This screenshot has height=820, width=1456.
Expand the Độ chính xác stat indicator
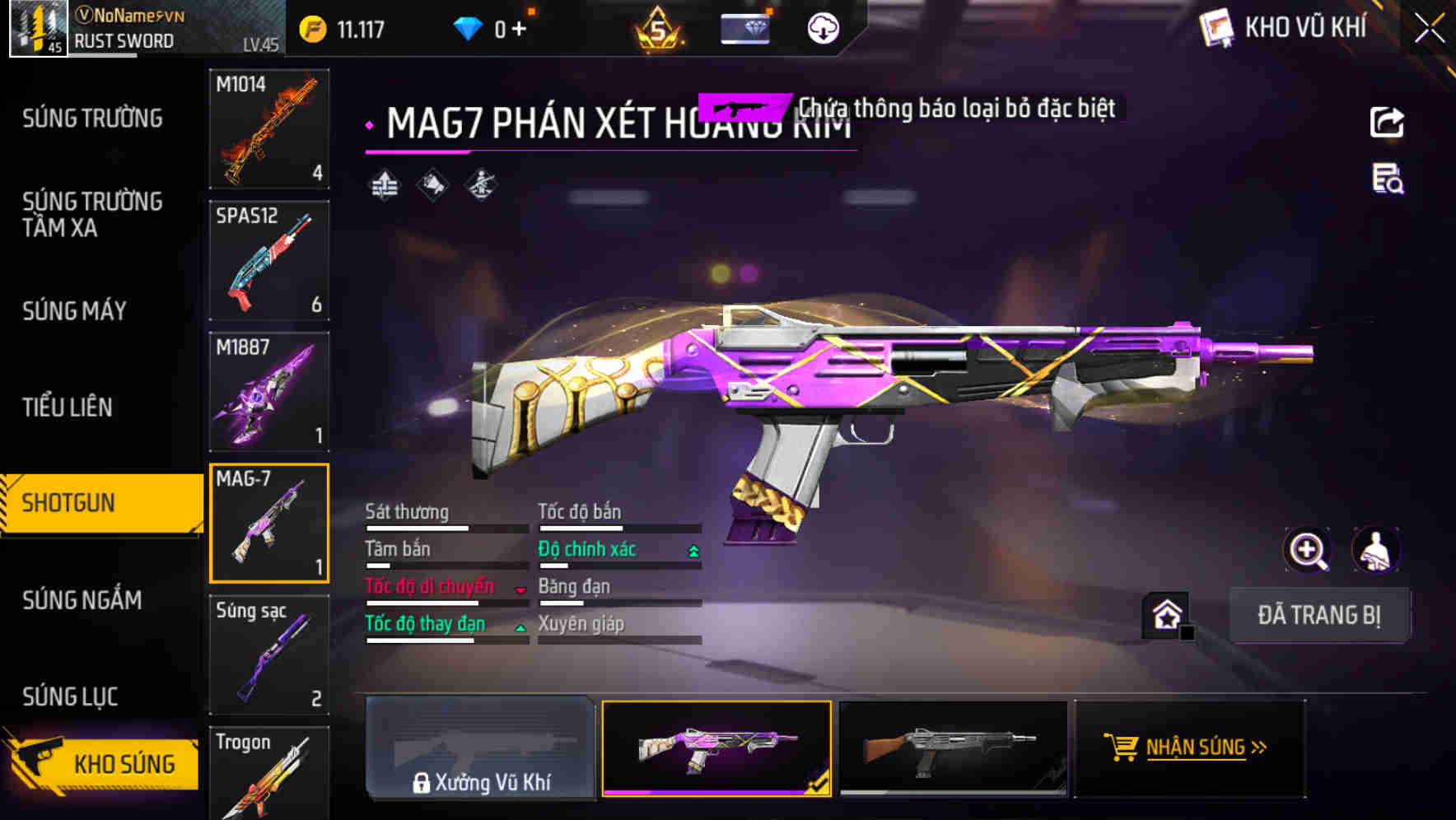click(693, 549)
